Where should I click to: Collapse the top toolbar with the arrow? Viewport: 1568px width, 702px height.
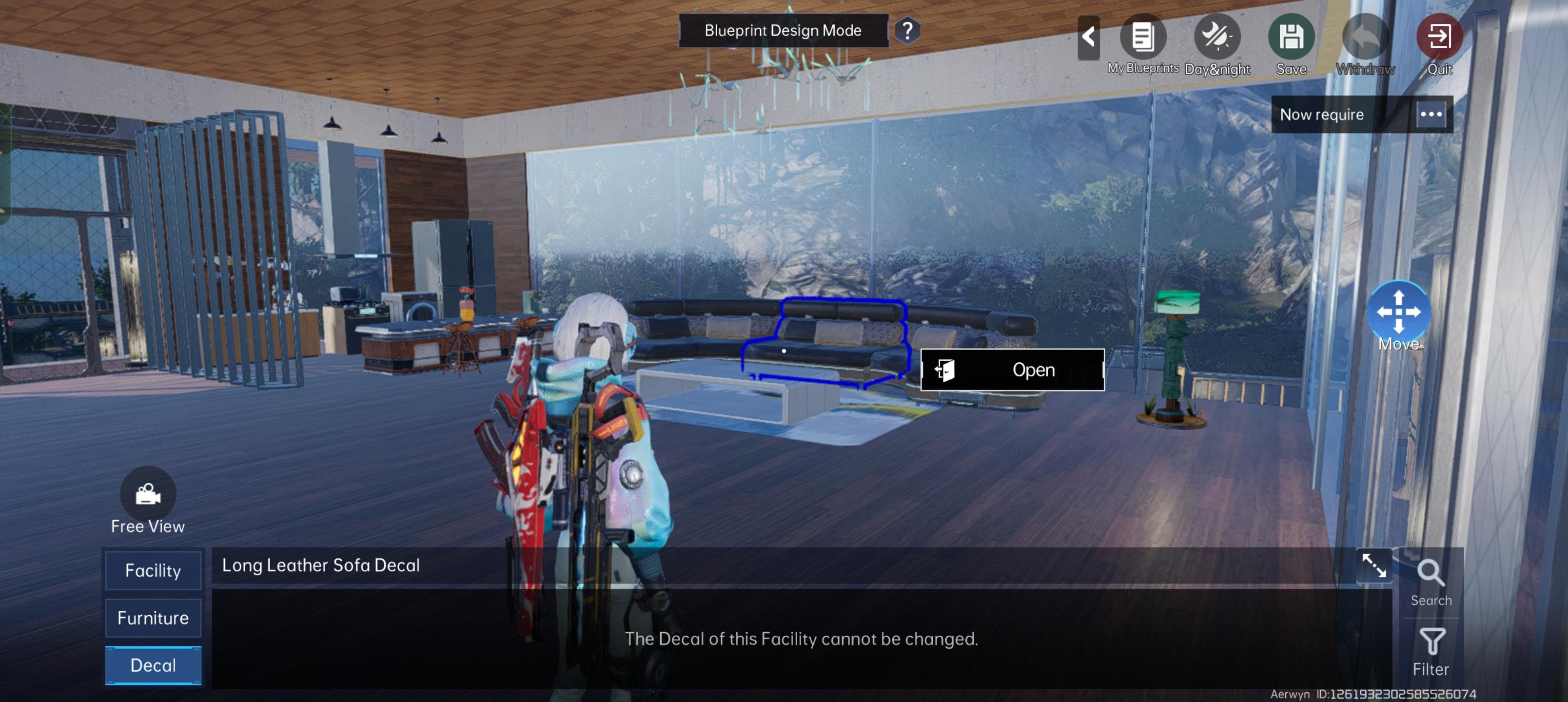tap(1088, 38)
